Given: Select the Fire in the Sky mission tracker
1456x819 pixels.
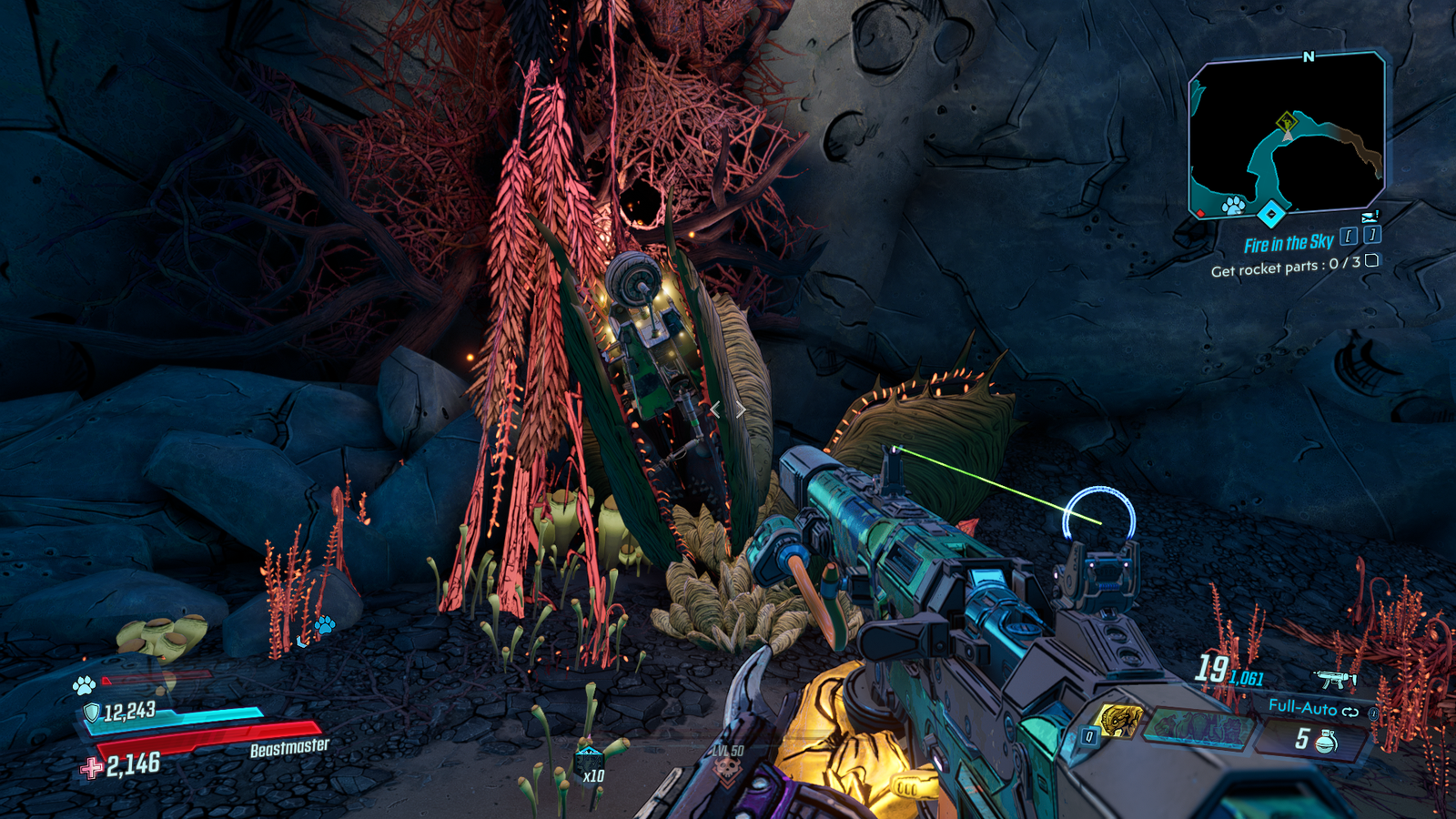Looking at the screenshot, I should [x=1289, y=243].
